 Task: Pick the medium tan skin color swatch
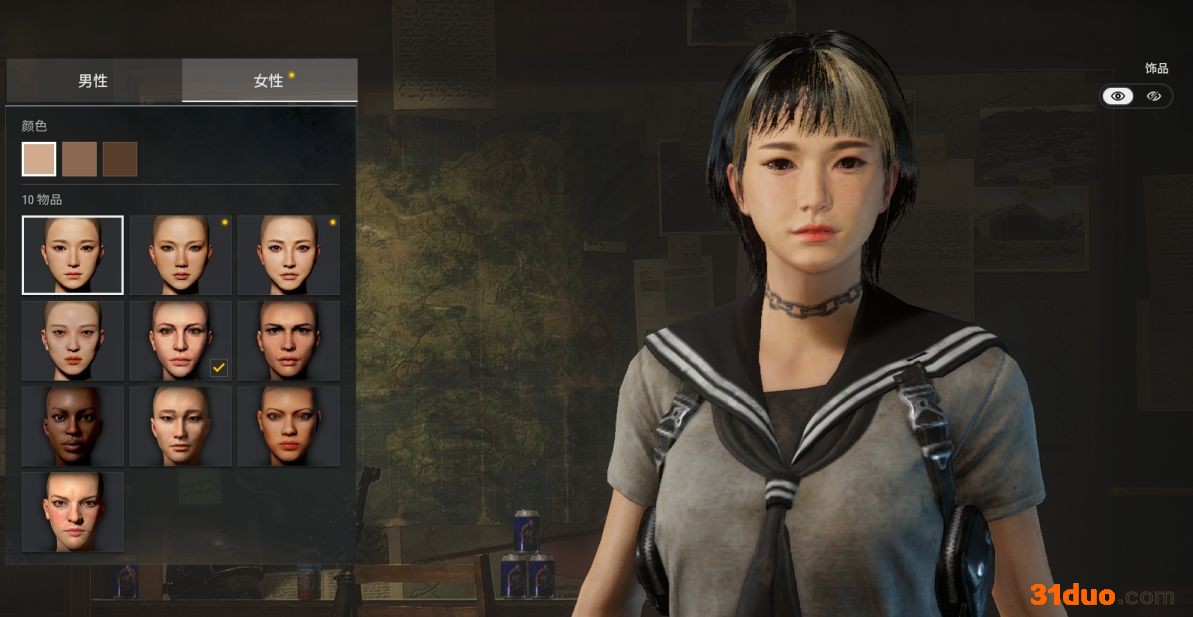[79, 159]
